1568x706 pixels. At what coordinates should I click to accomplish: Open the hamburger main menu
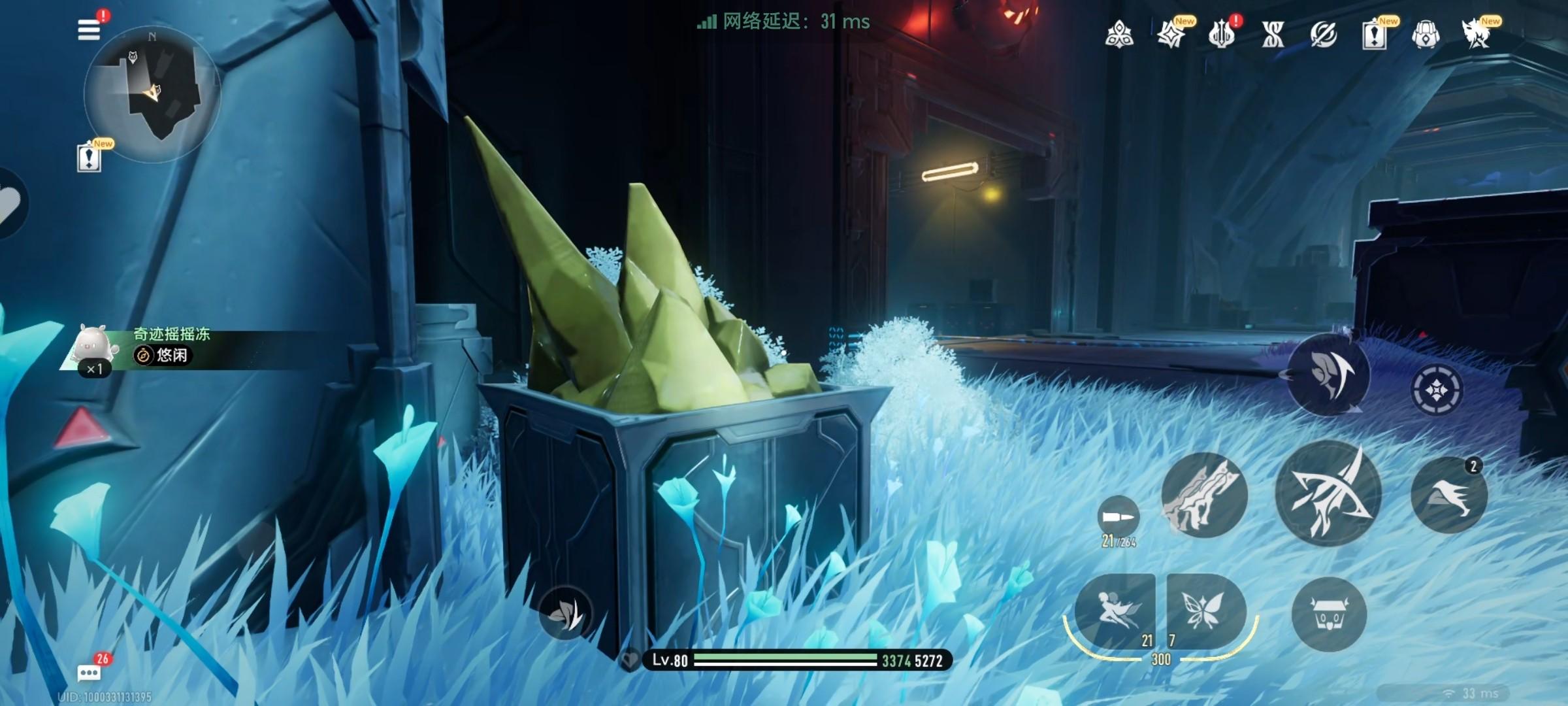point(89,30)
